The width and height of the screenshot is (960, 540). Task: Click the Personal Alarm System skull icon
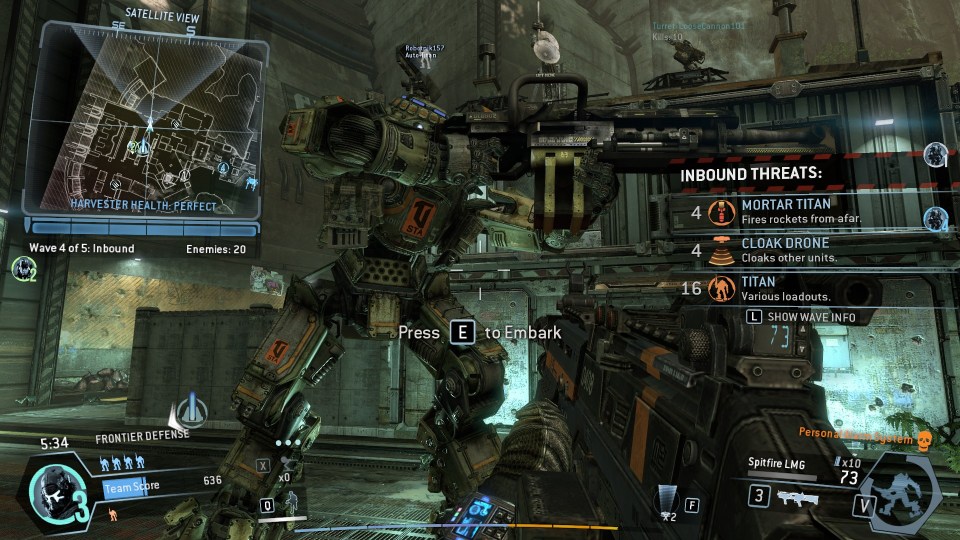click(924, 440)
